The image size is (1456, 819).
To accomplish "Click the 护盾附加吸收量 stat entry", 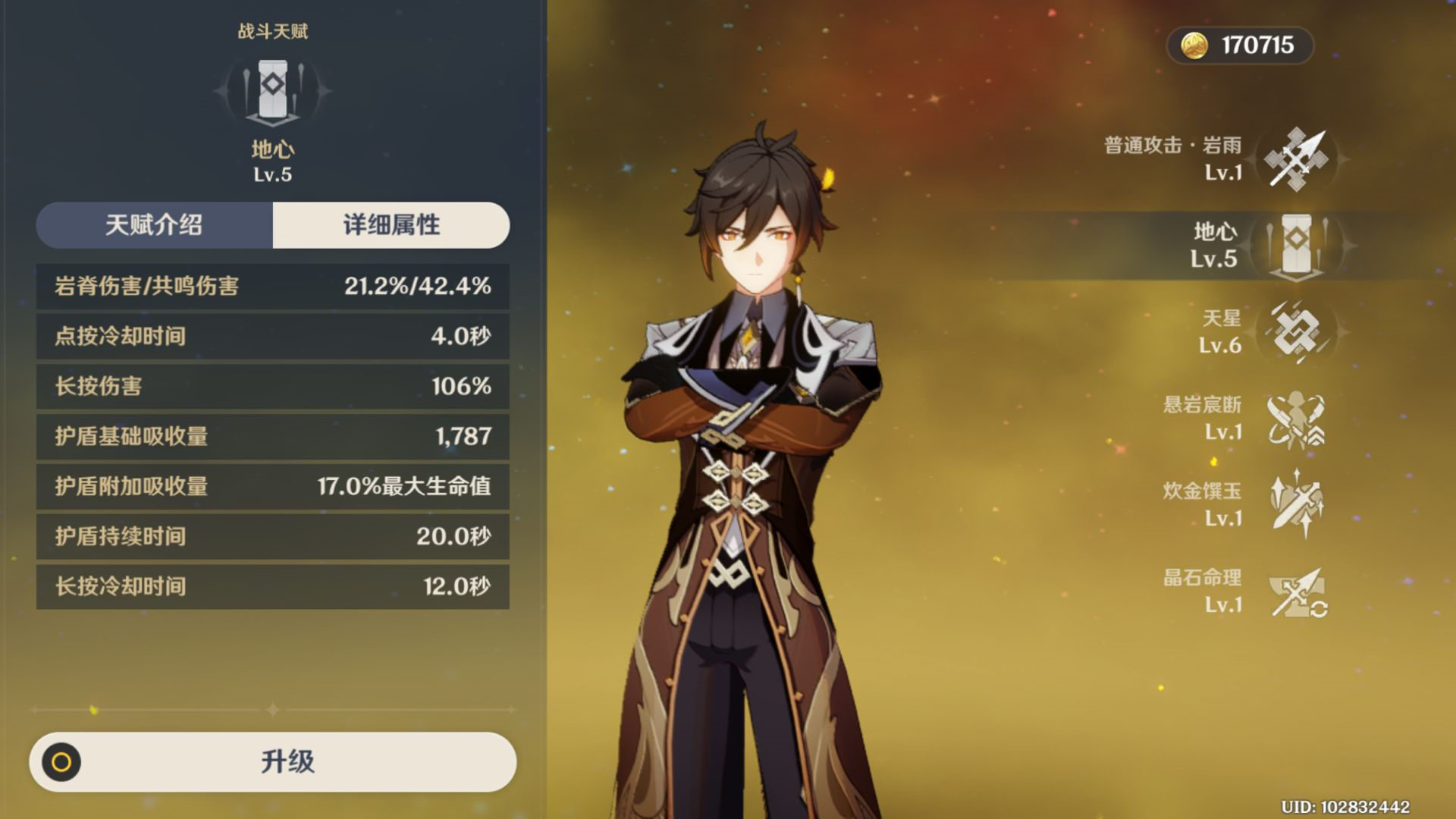I will [273, 487].
